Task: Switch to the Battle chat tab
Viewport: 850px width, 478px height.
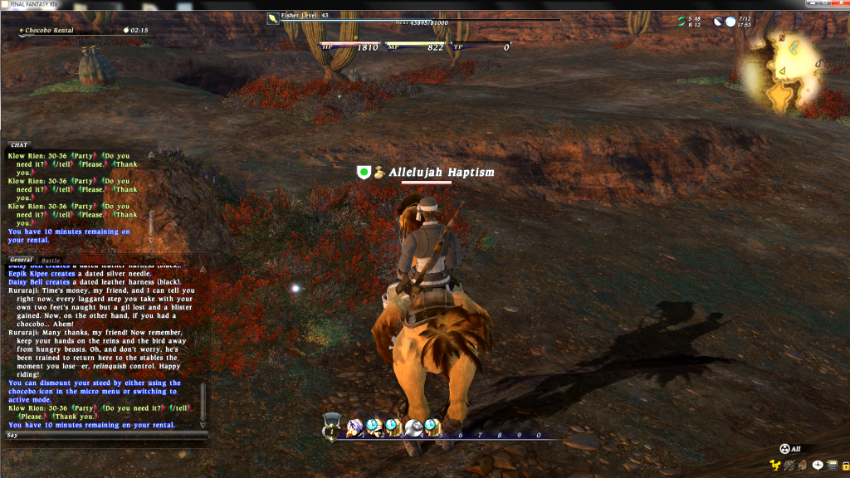Action: [50, 259]
